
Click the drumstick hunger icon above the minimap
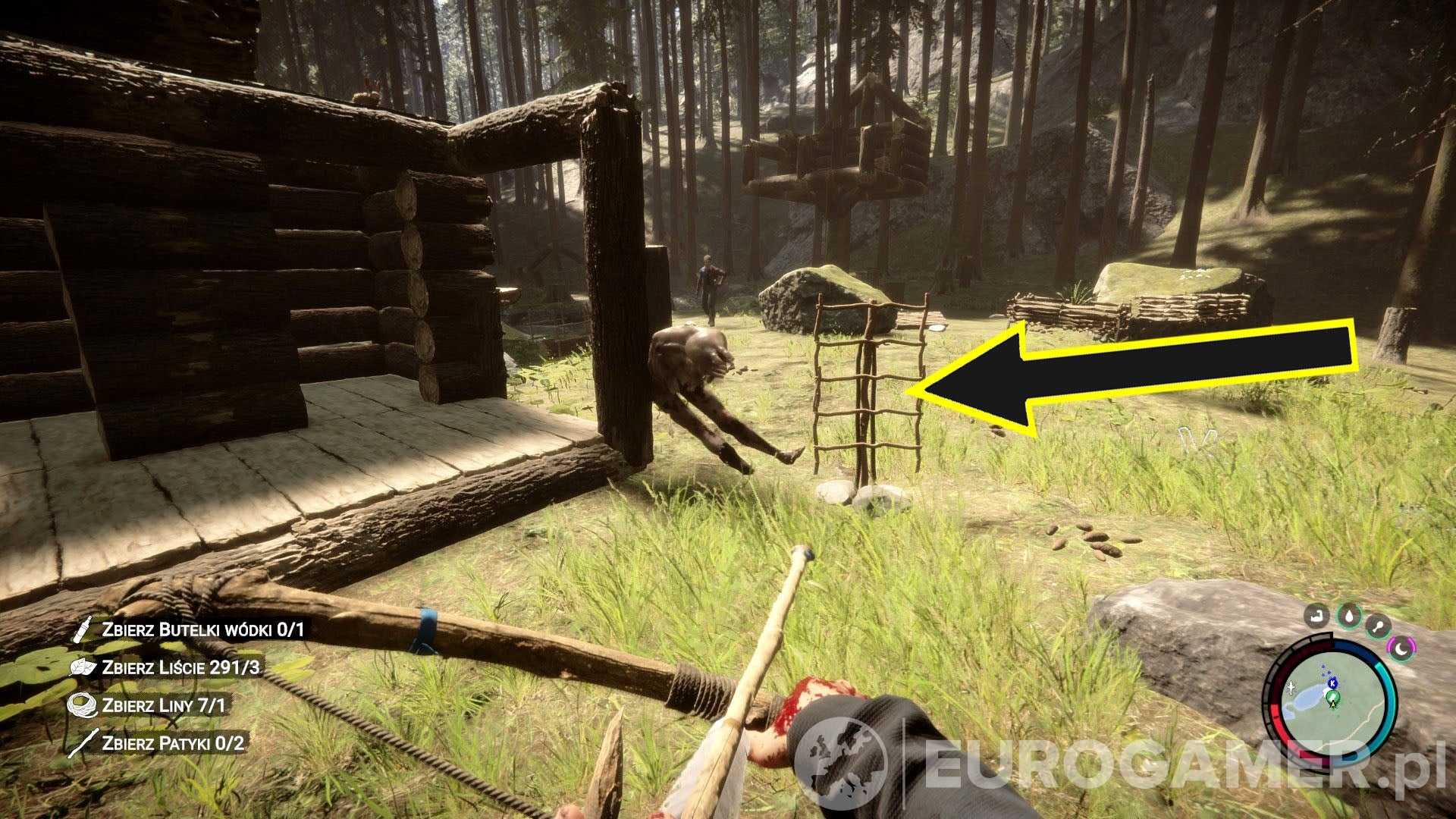(1380, 626)
